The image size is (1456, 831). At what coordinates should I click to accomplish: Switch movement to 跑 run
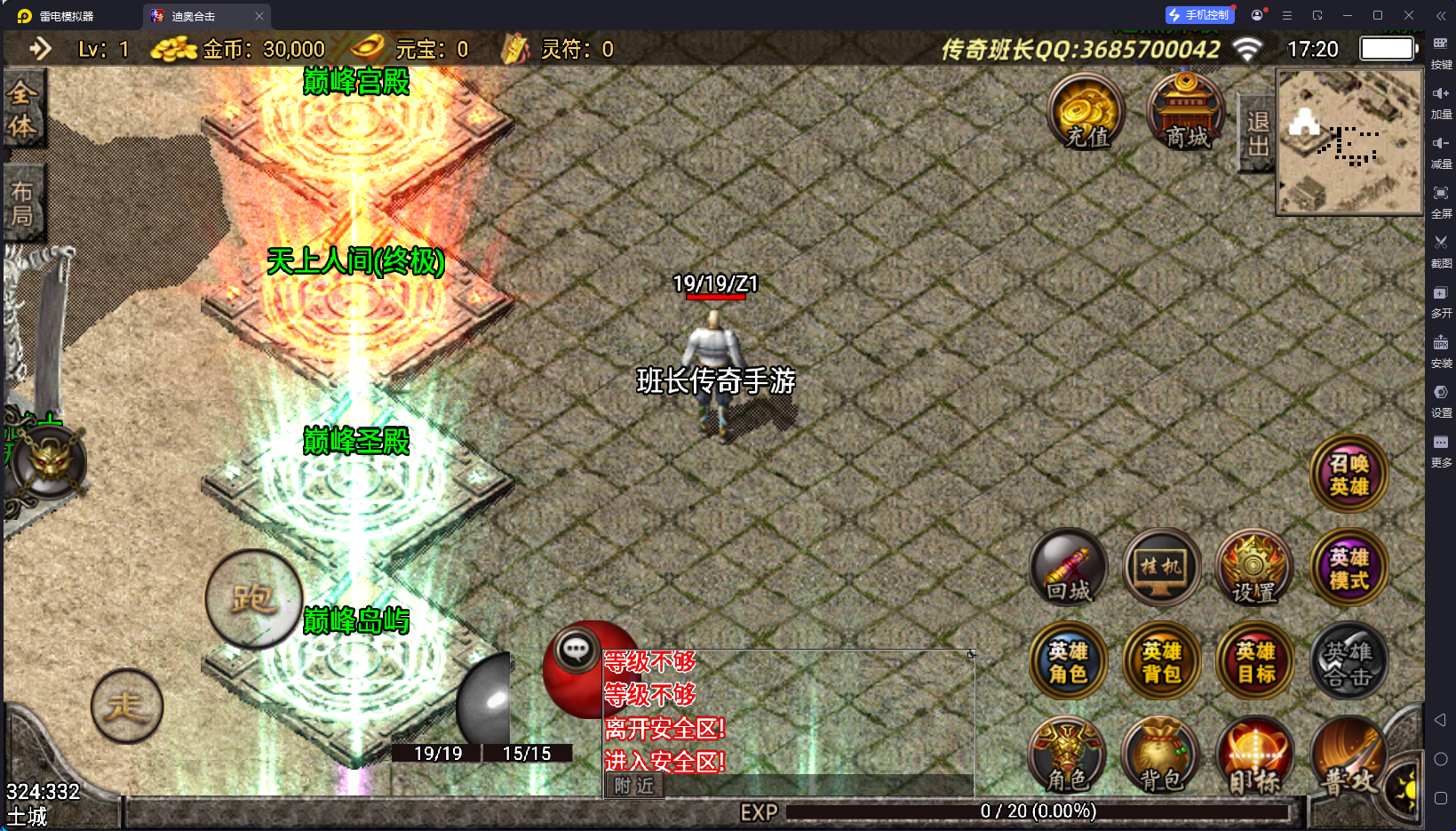click(253, 599)
